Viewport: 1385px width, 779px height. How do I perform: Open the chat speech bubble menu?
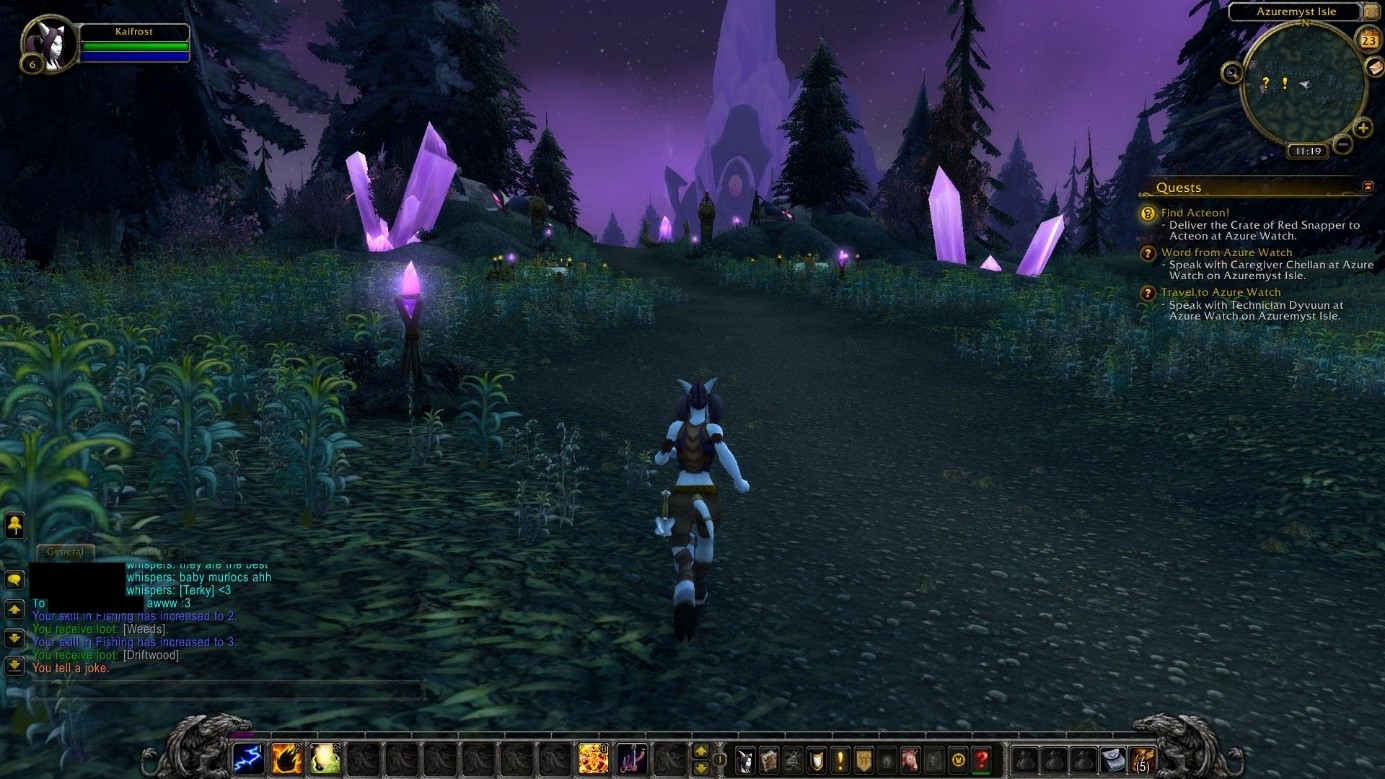coord(15,579)
